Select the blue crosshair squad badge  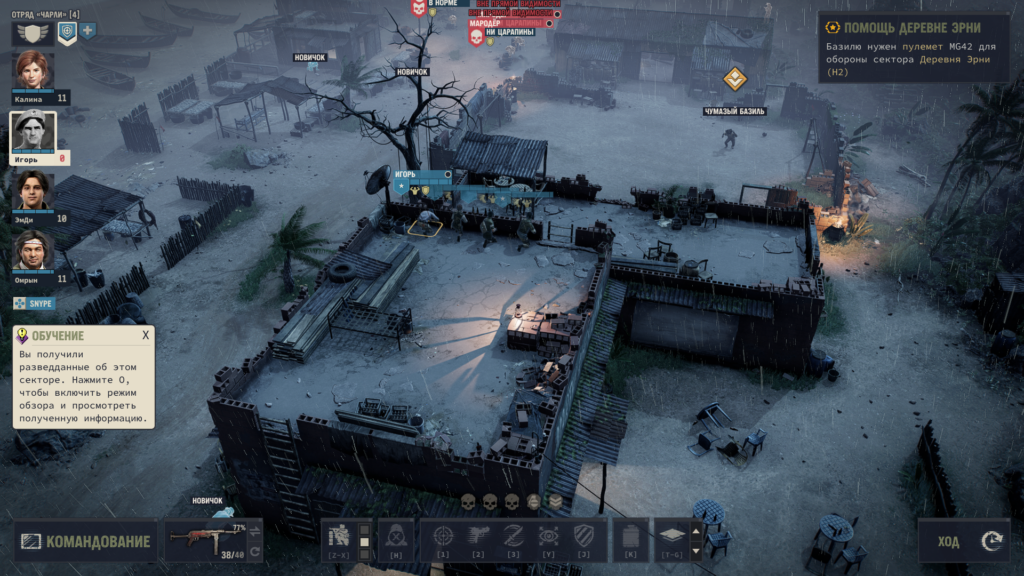tap(67, 32)
